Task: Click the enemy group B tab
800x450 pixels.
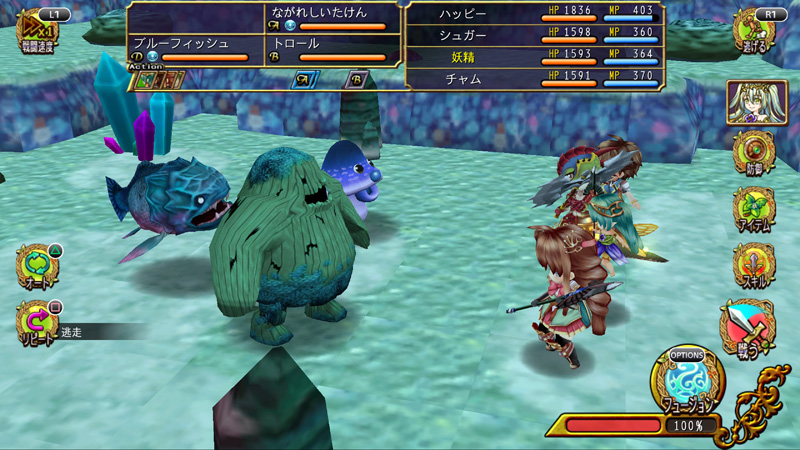Action: click(356, 80)
